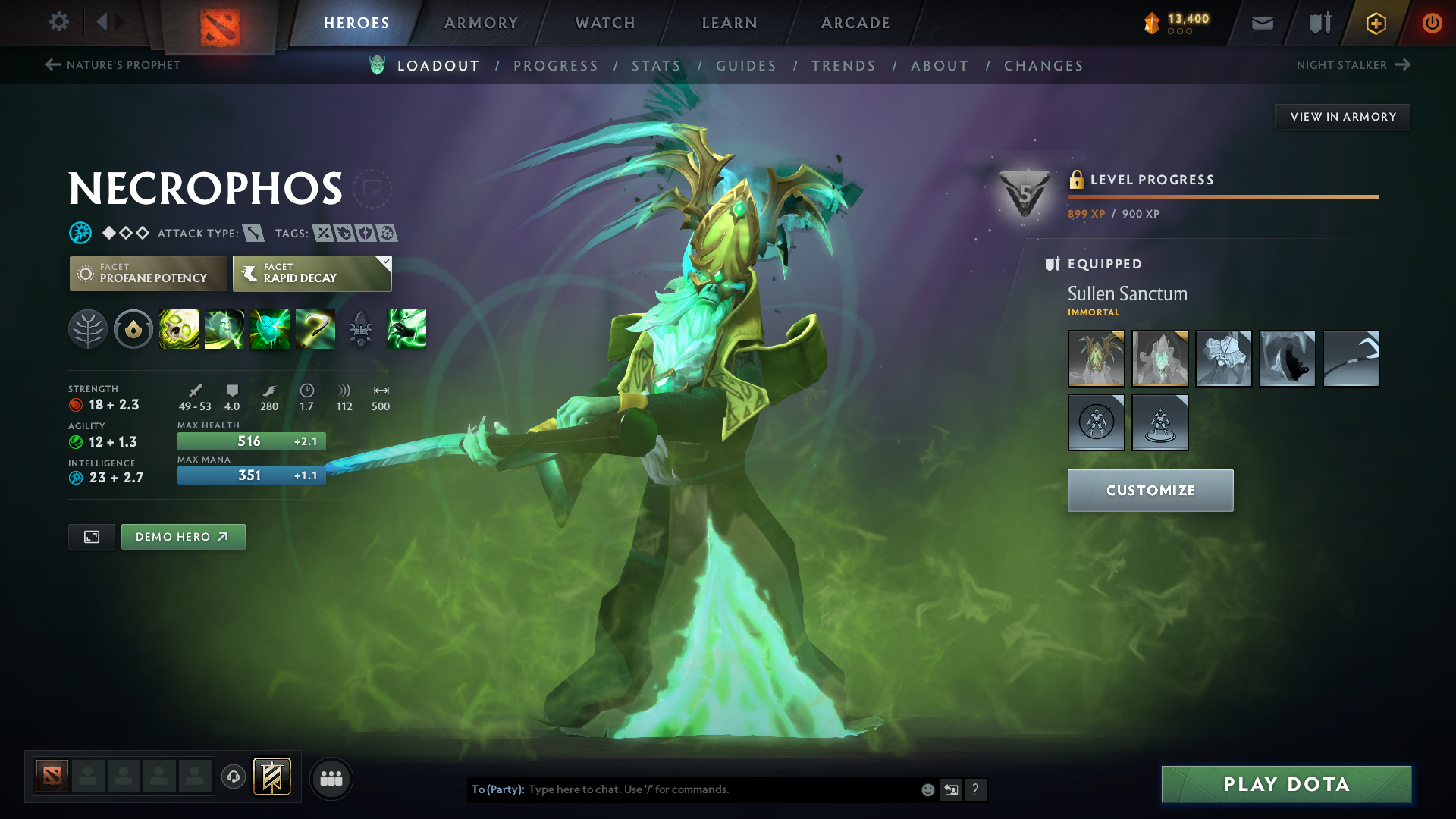Open the Watch tab
This screenshot has height=819, width=1456.
605,23
